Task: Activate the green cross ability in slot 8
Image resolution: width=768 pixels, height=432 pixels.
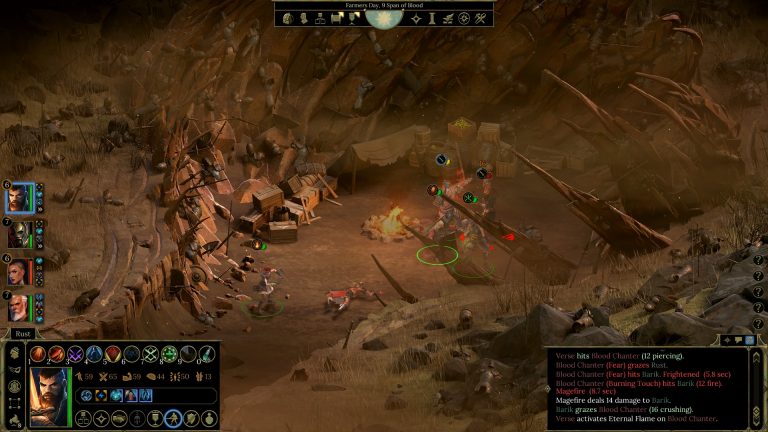Action: [169, 354]
